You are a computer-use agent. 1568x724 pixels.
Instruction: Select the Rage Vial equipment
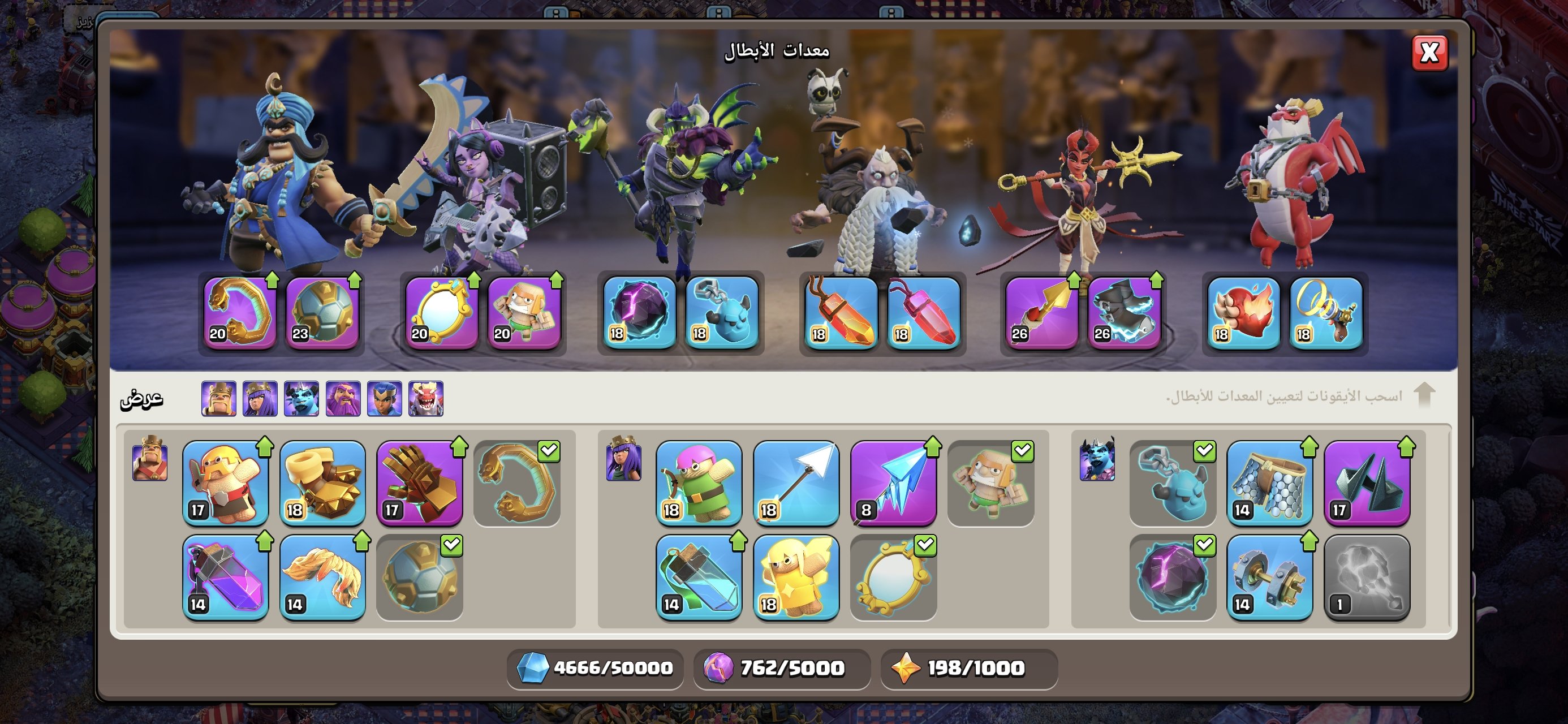(225, 578)
